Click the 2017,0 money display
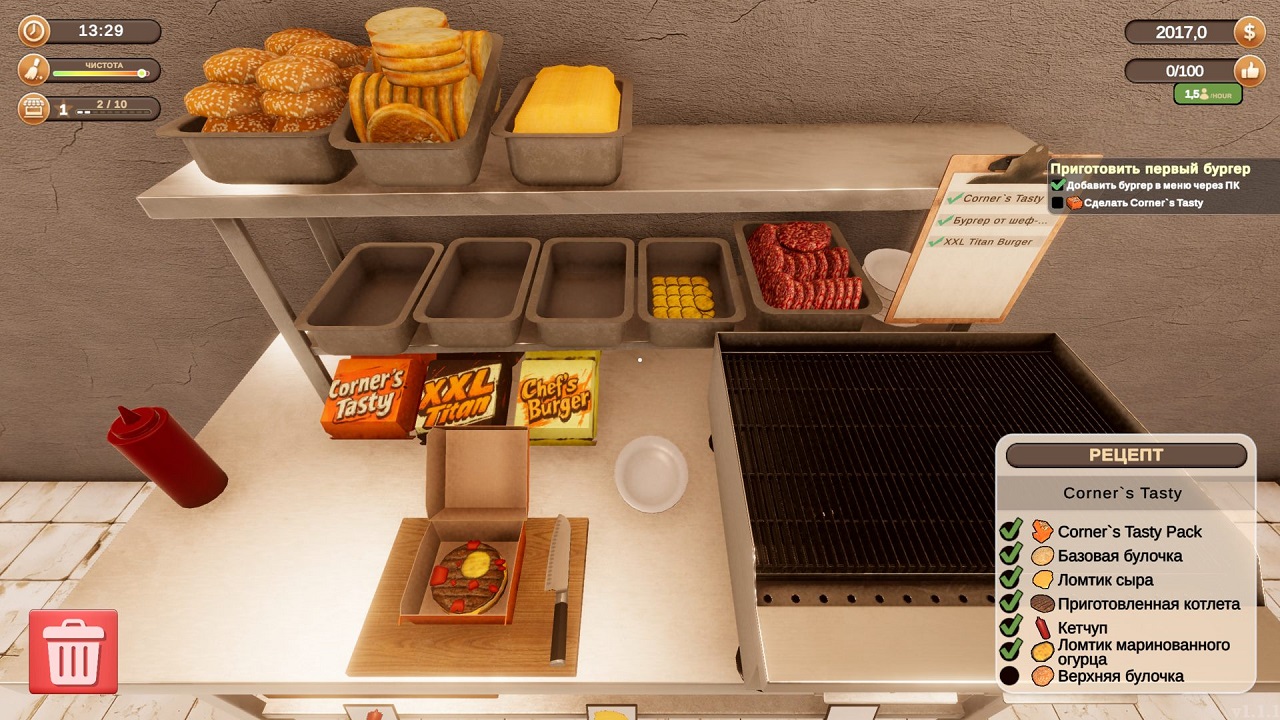 coord(1182,31)
